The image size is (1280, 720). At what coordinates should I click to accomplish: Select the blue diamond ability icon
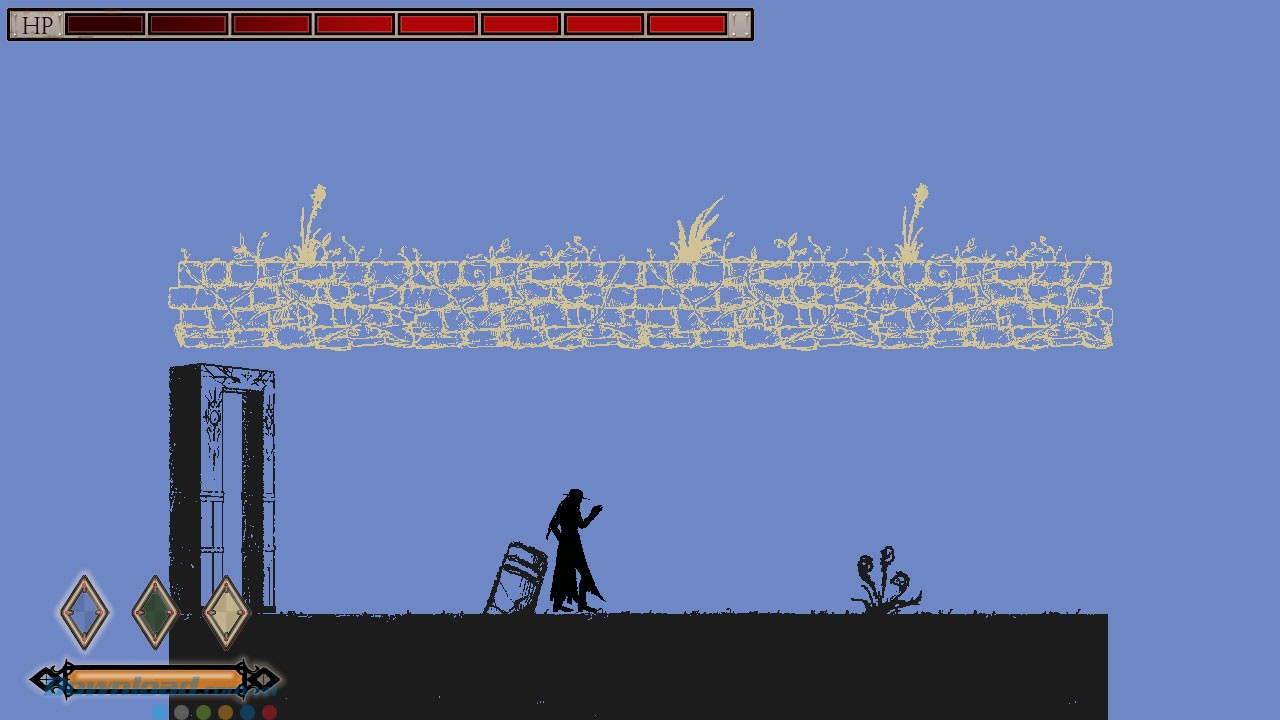click(83, 611)
